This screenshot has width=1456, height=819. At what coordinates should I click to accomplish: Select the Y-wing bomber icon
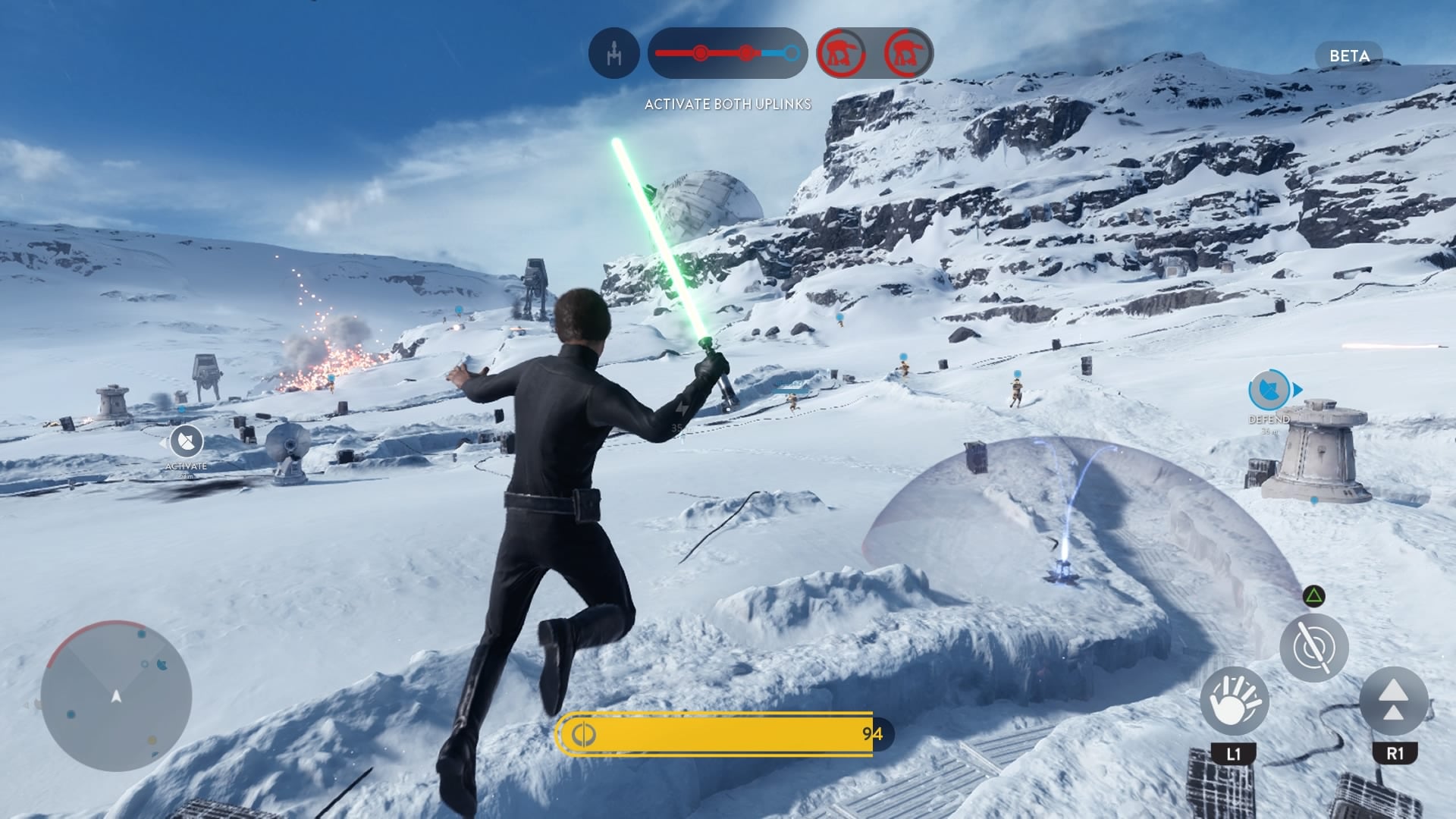(x=613, y=53)
